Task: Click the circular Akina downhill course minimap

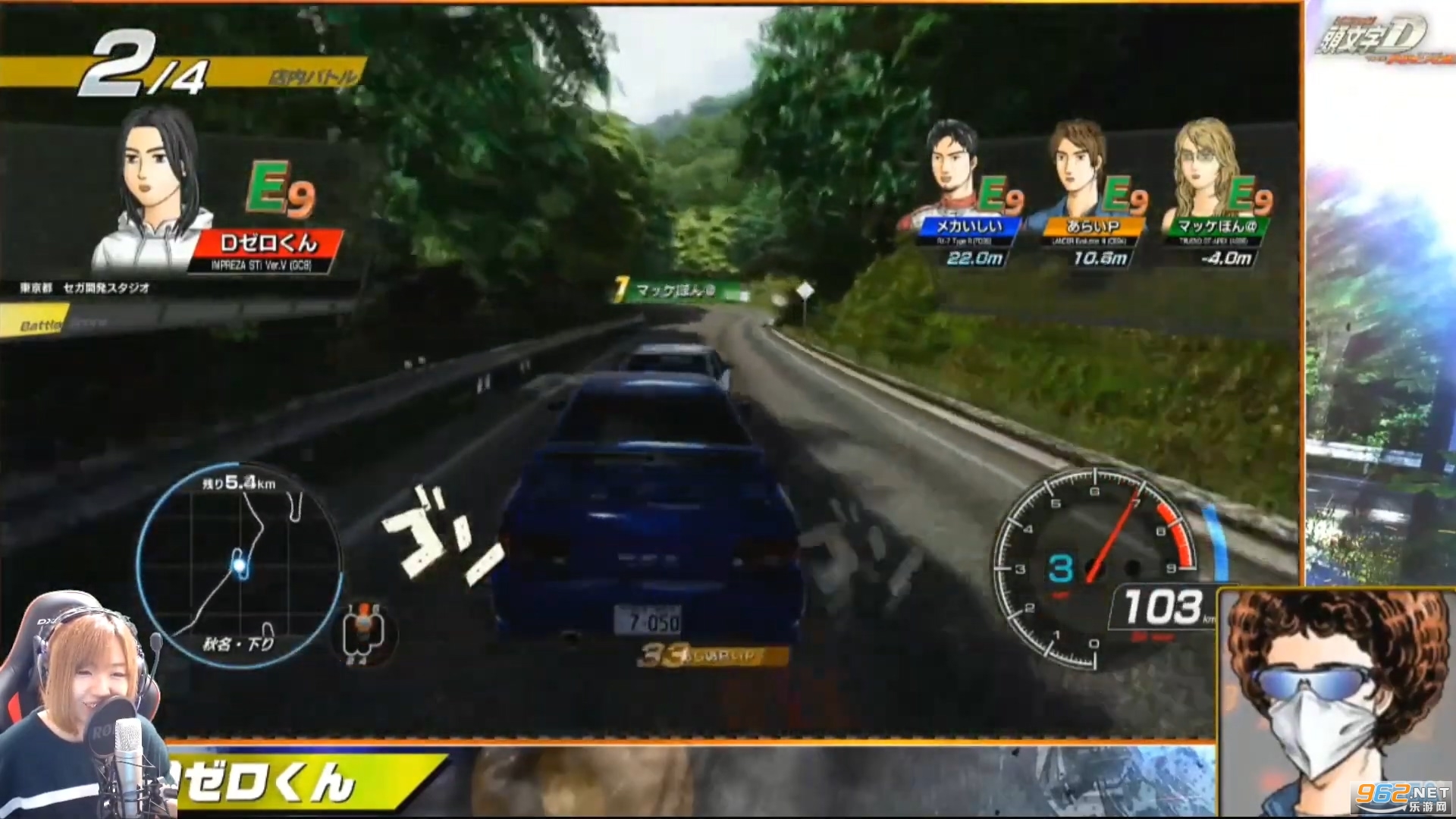Action: pyautogui.click(x=239, y=565)
